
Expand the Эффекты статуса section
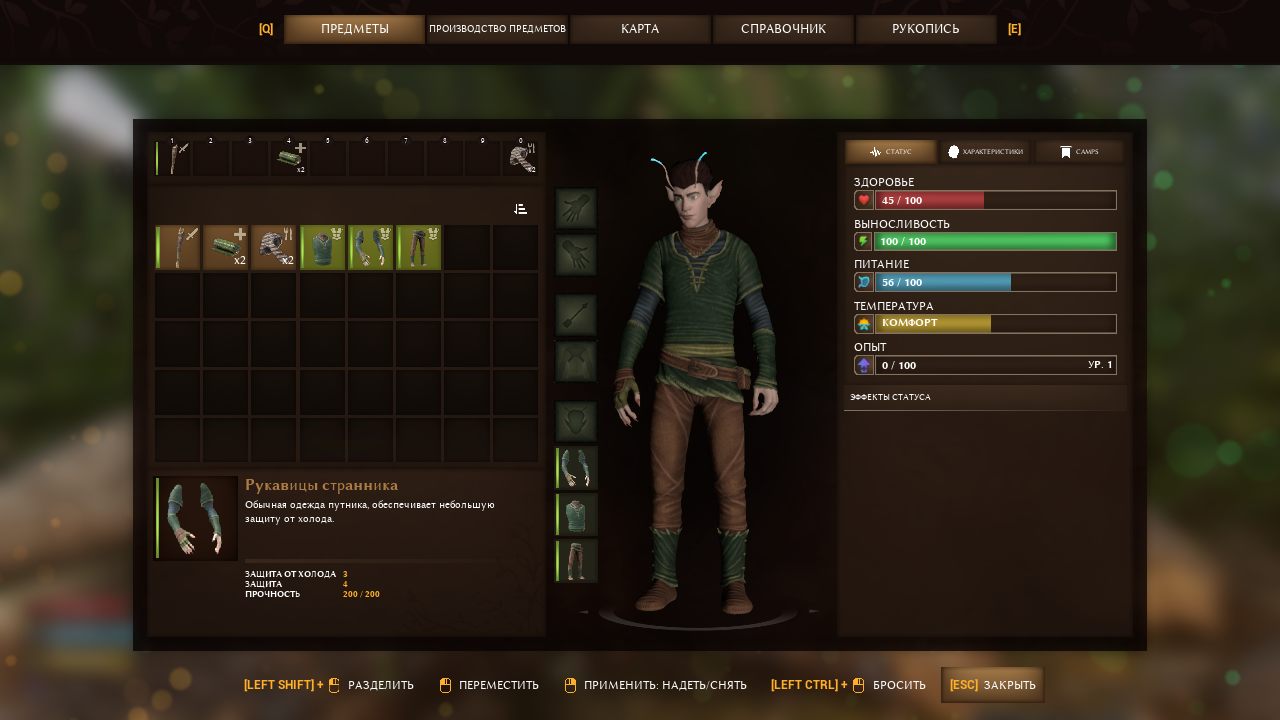(985, 397)
